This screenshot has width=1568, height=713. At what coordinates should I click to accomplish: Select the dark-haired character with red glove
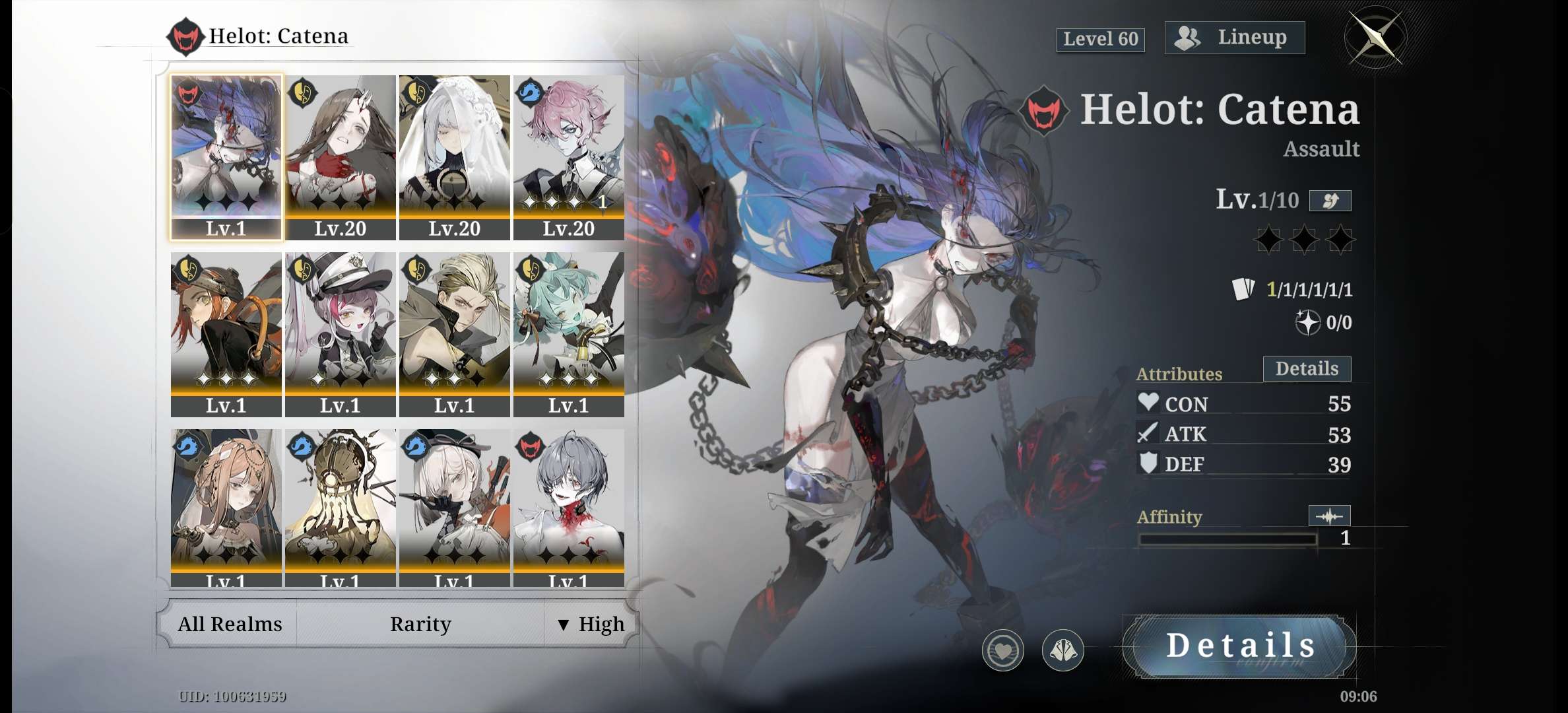coord(341,156)
